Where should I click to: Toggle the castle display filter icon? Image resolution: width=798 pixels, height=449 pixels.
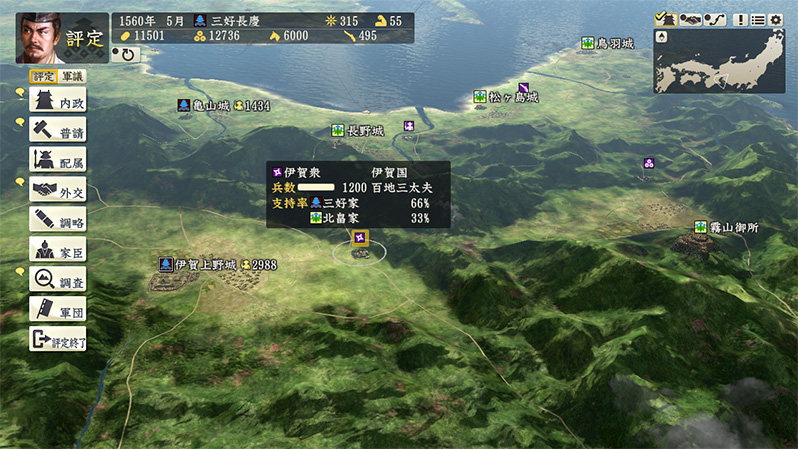pyautogui.click(x=664, y=19)
